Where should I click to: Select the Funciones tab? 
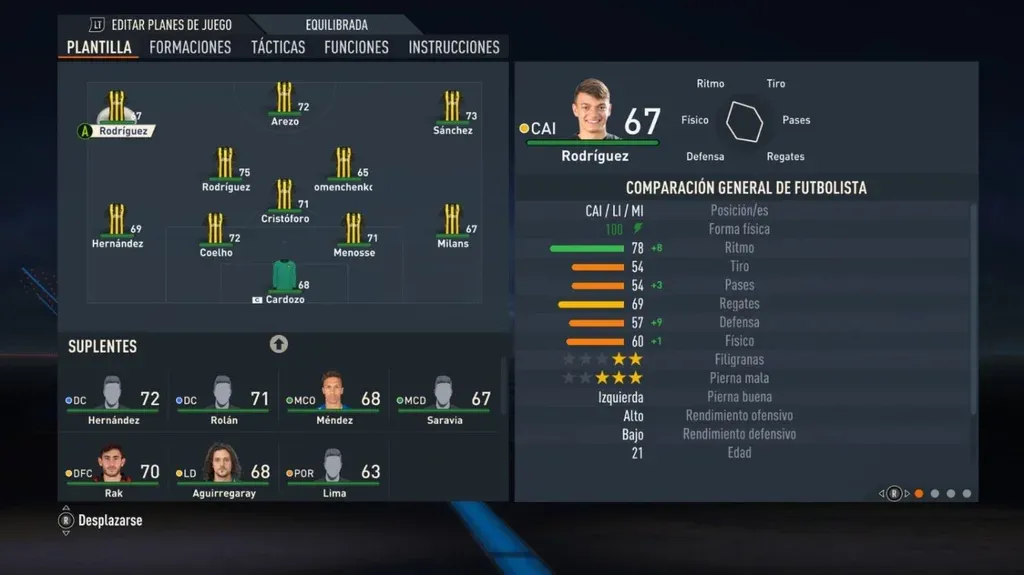(x=356, y=47)
